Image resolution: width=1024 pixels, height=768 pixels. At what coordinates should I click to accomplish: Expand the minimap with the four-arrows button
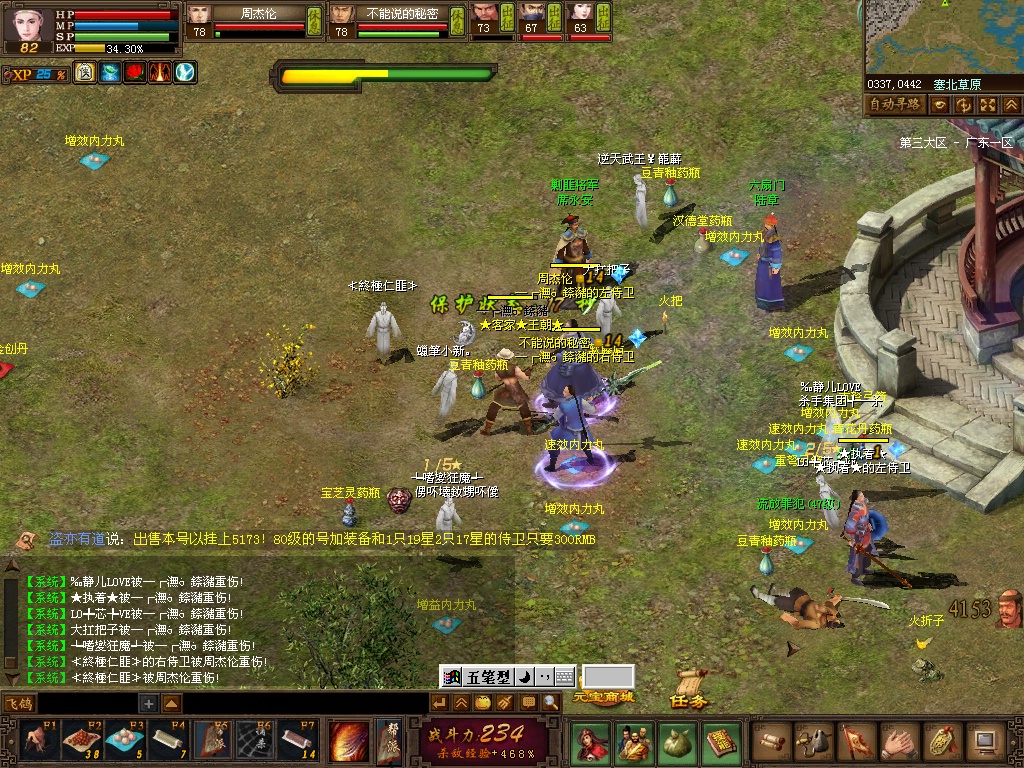tap(987, 104)
